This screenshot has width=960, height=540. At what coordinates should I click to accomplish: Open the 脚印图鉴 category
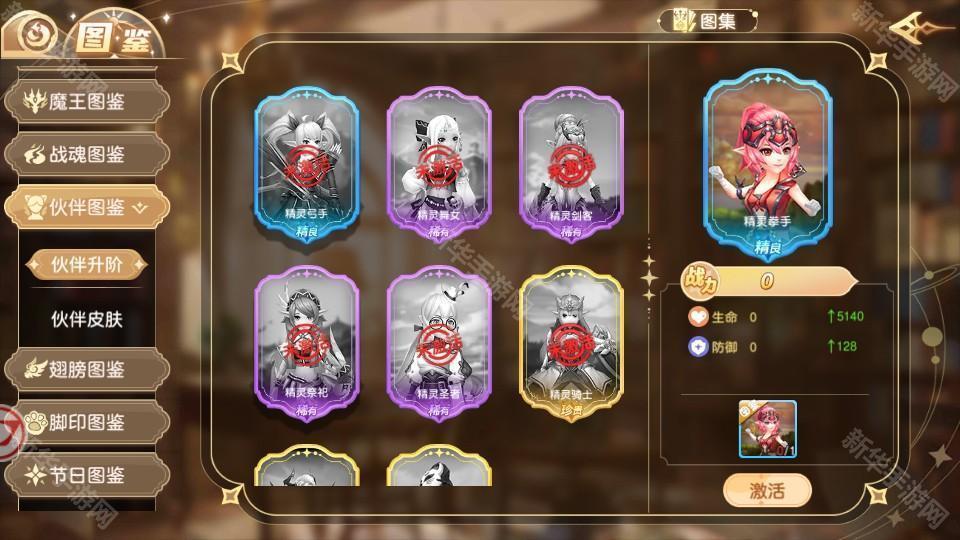click(x=85, y=422)
